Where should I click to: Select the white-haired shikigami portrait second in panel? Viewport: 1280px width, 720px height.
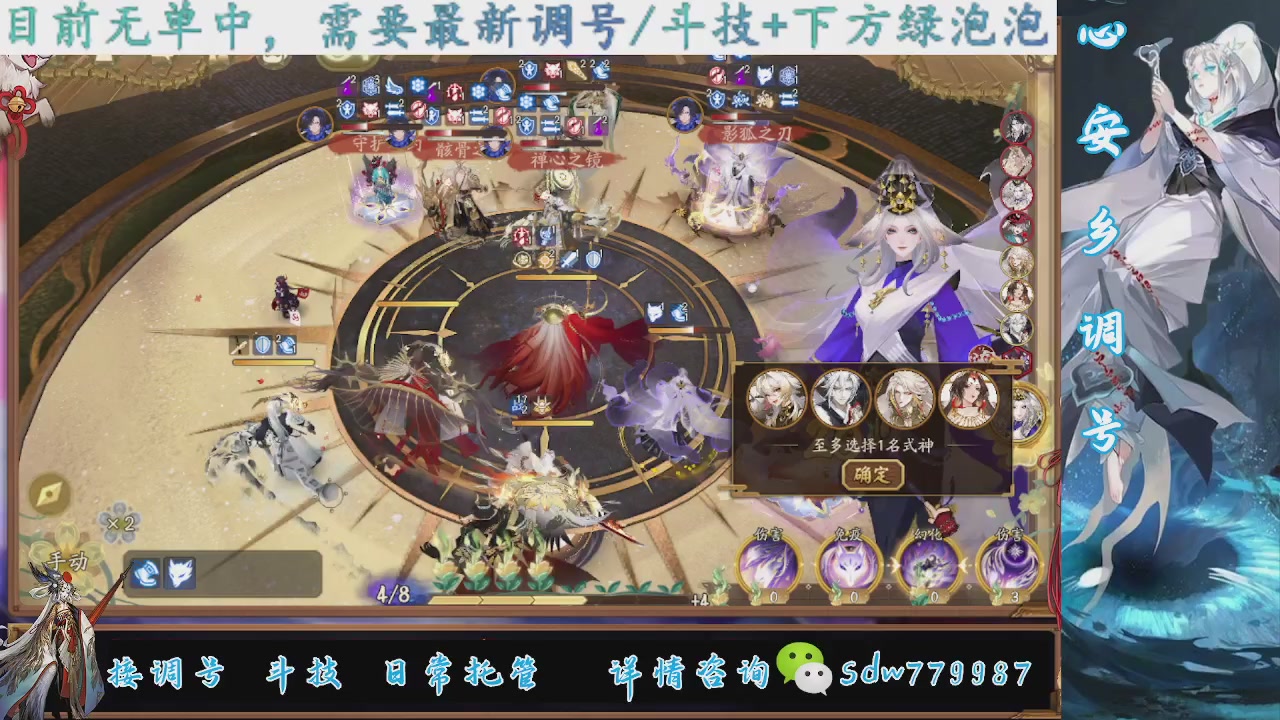coord(840,399)
